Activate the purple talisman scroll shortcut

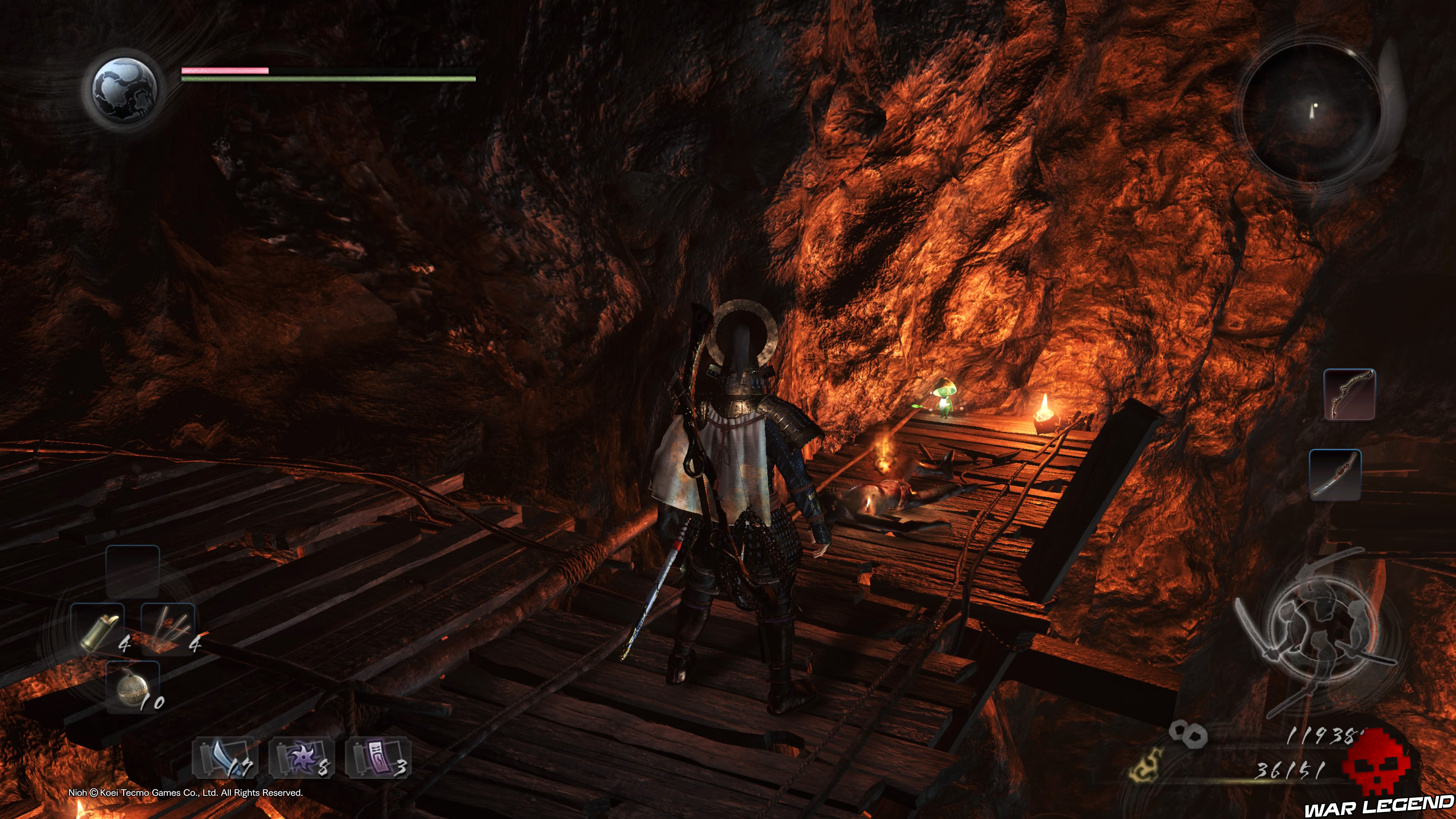click(378, 758)
